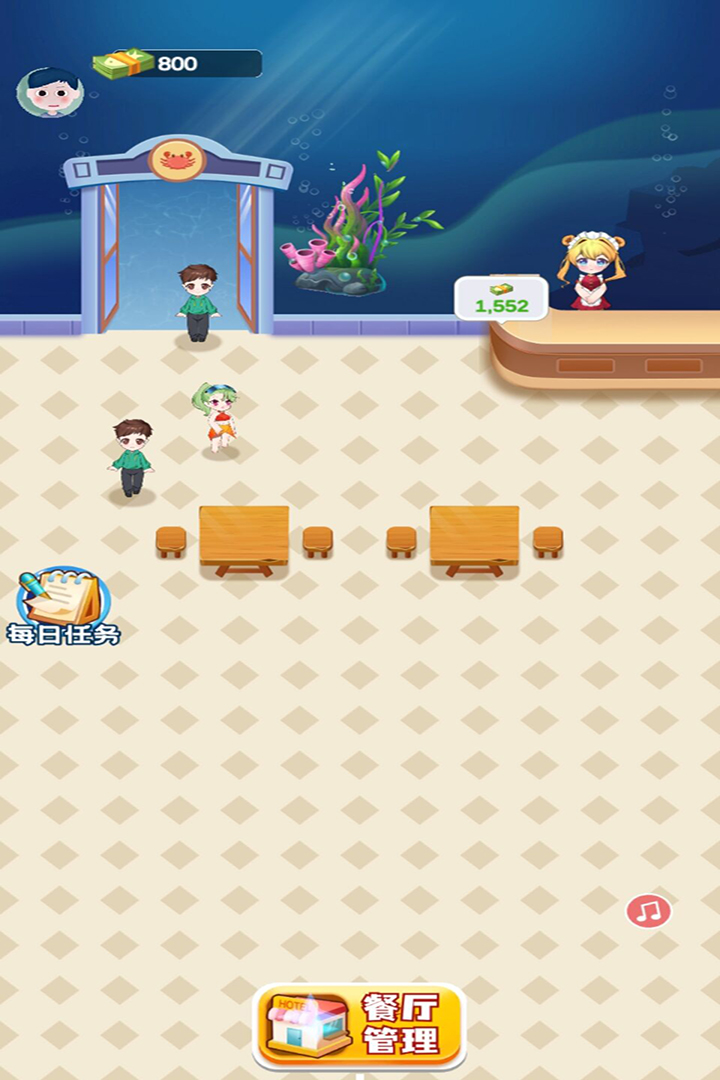Toggle the pink music note button
720x1080 pixels.
(x=649, y=911)
